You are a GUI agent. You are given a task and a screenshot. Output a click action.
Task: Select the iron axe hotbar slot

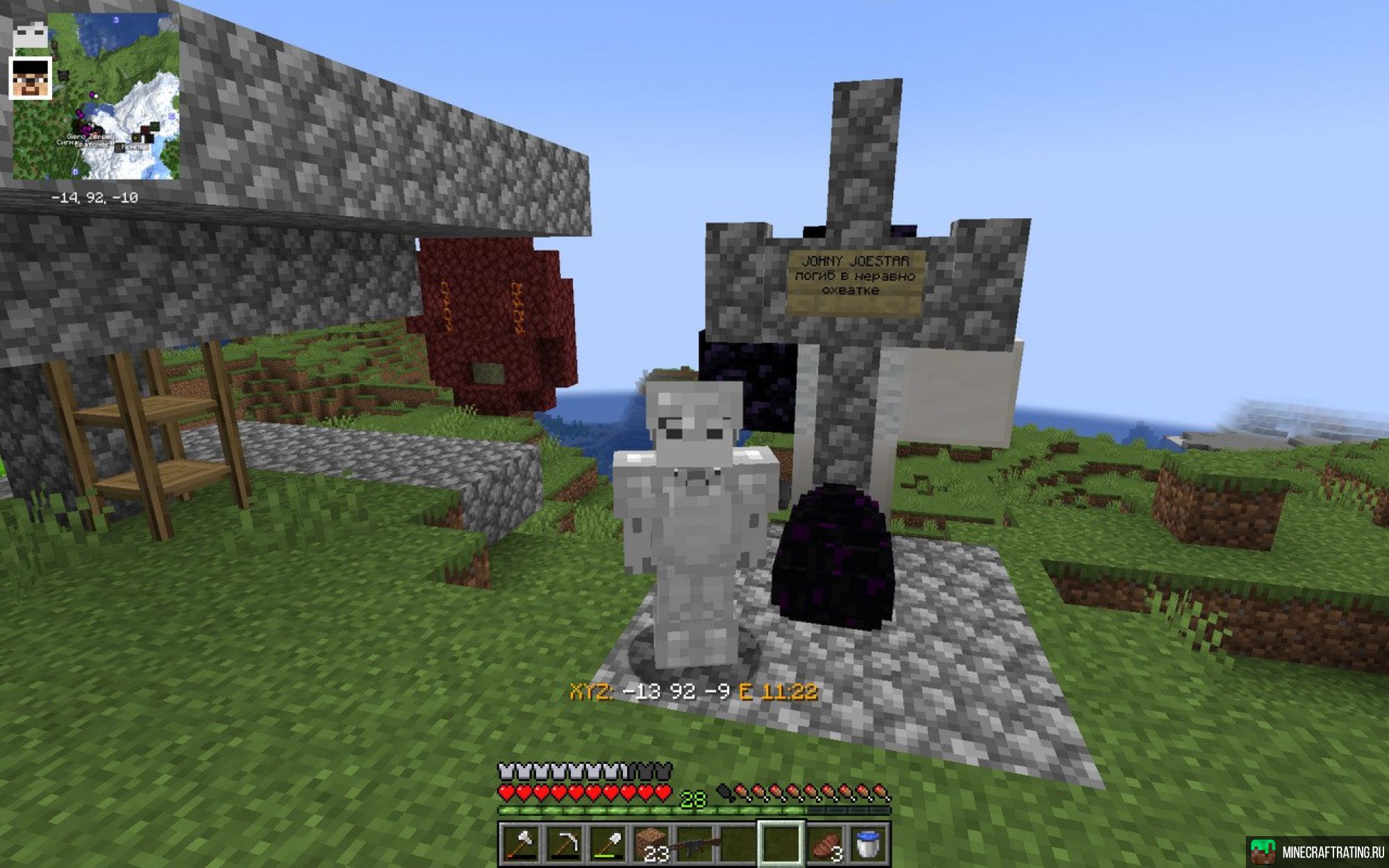[x=522, y=844]
